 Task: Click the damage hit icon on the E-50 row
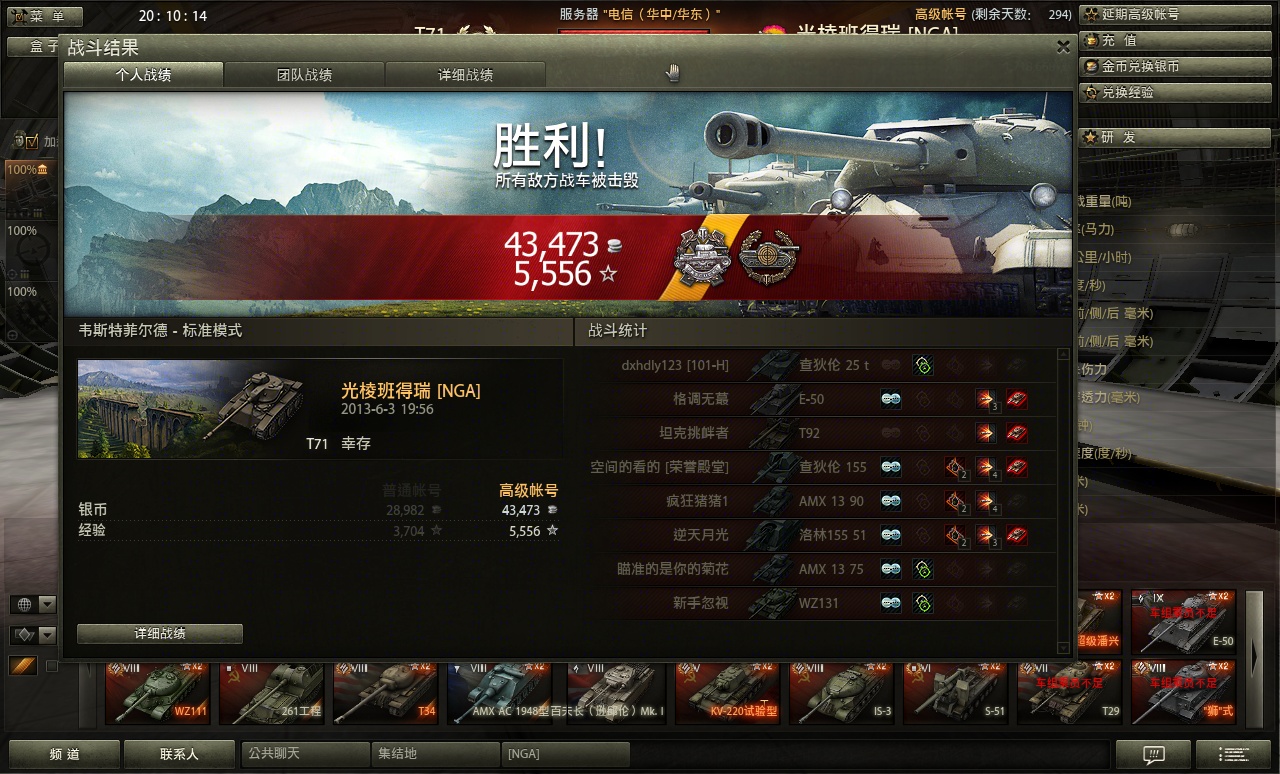(984, 399)
